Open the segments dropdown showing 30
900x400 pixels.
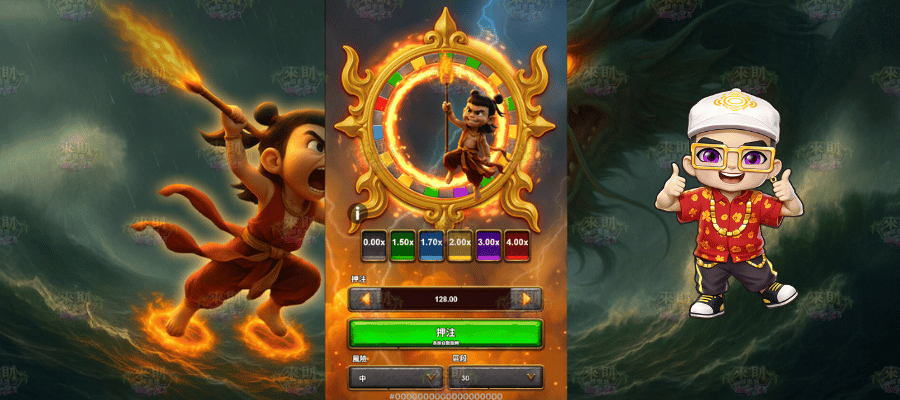pos(496,377)
